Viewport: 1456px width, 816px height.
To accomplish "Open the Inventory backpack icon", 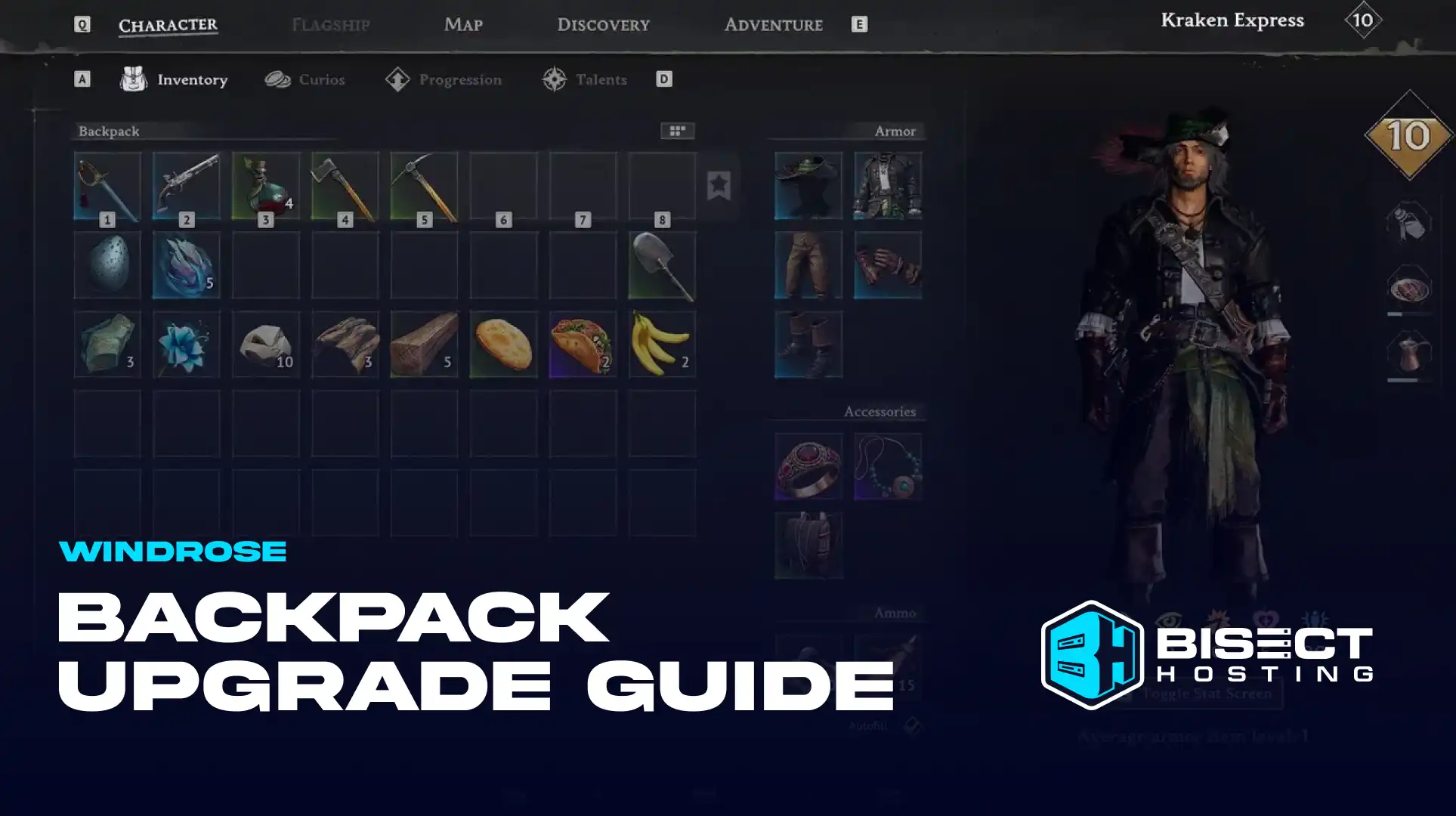I will point(134,79).
